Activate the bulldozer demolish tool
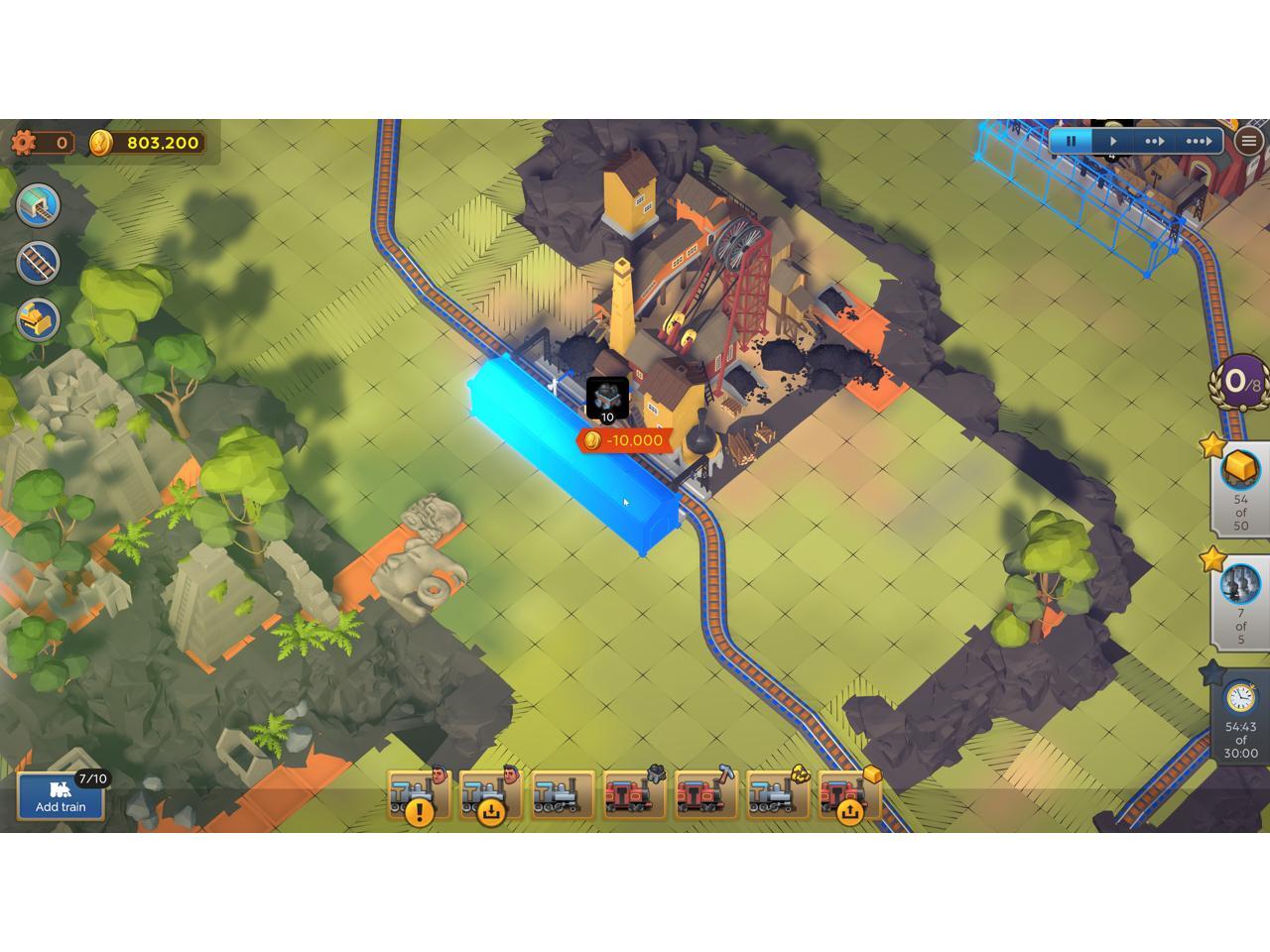Screen dimensions: 1270x952 (x=39, y=320)
